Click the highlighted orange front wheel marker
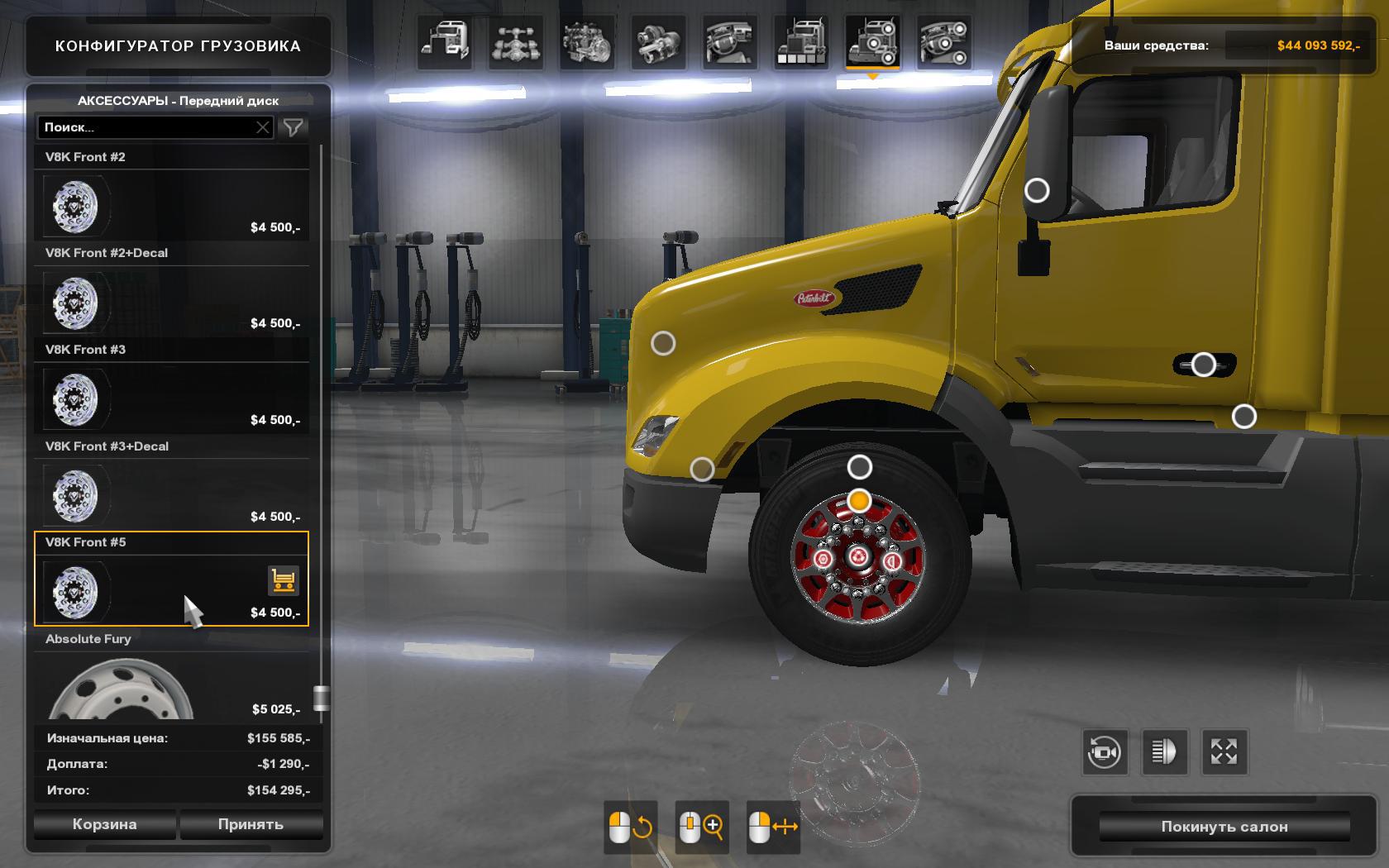The height and width of the screenshot is (868, 1389). (x=860, y=501)
